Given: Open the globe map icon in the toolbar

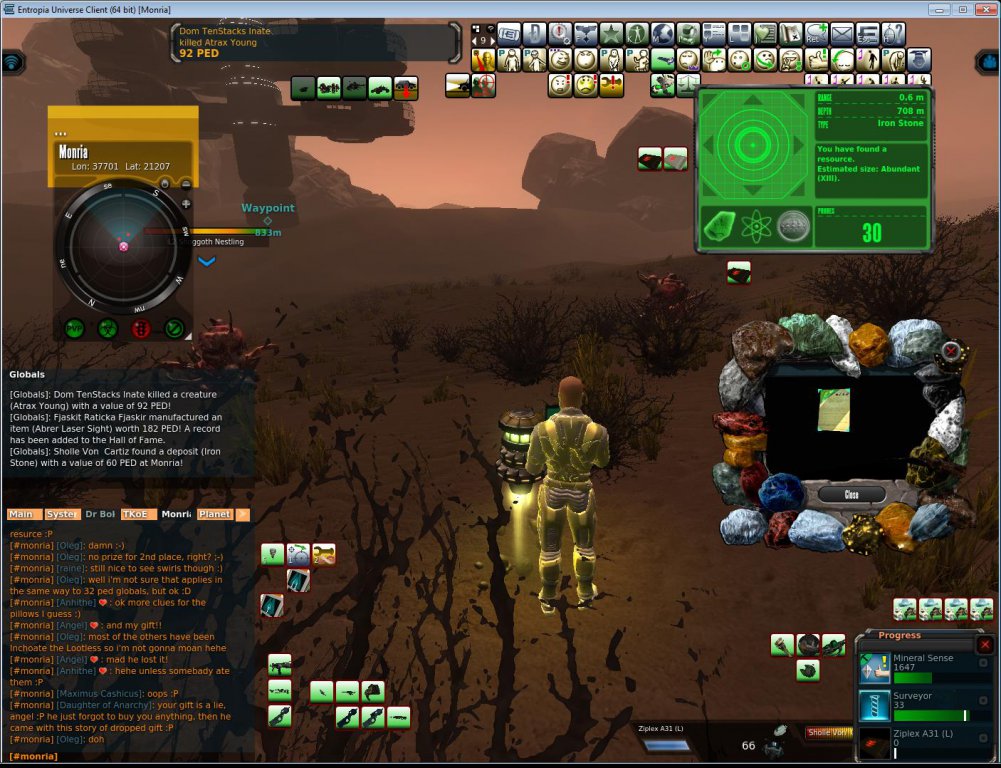Looking at the screenshot, I should [x=662, y=33].
